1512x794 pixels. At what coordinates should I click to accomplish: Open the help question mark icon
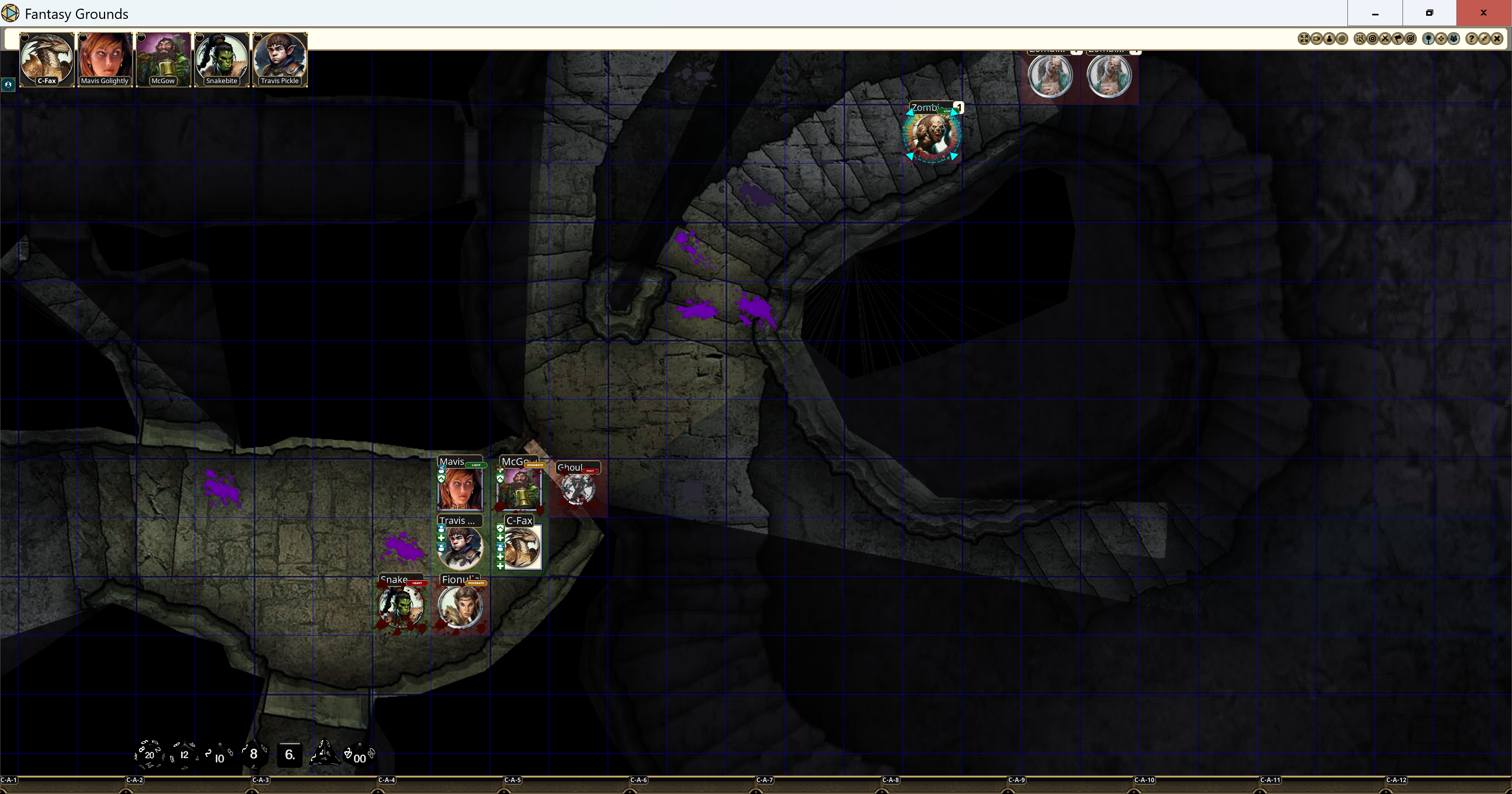pos(1472,39)
